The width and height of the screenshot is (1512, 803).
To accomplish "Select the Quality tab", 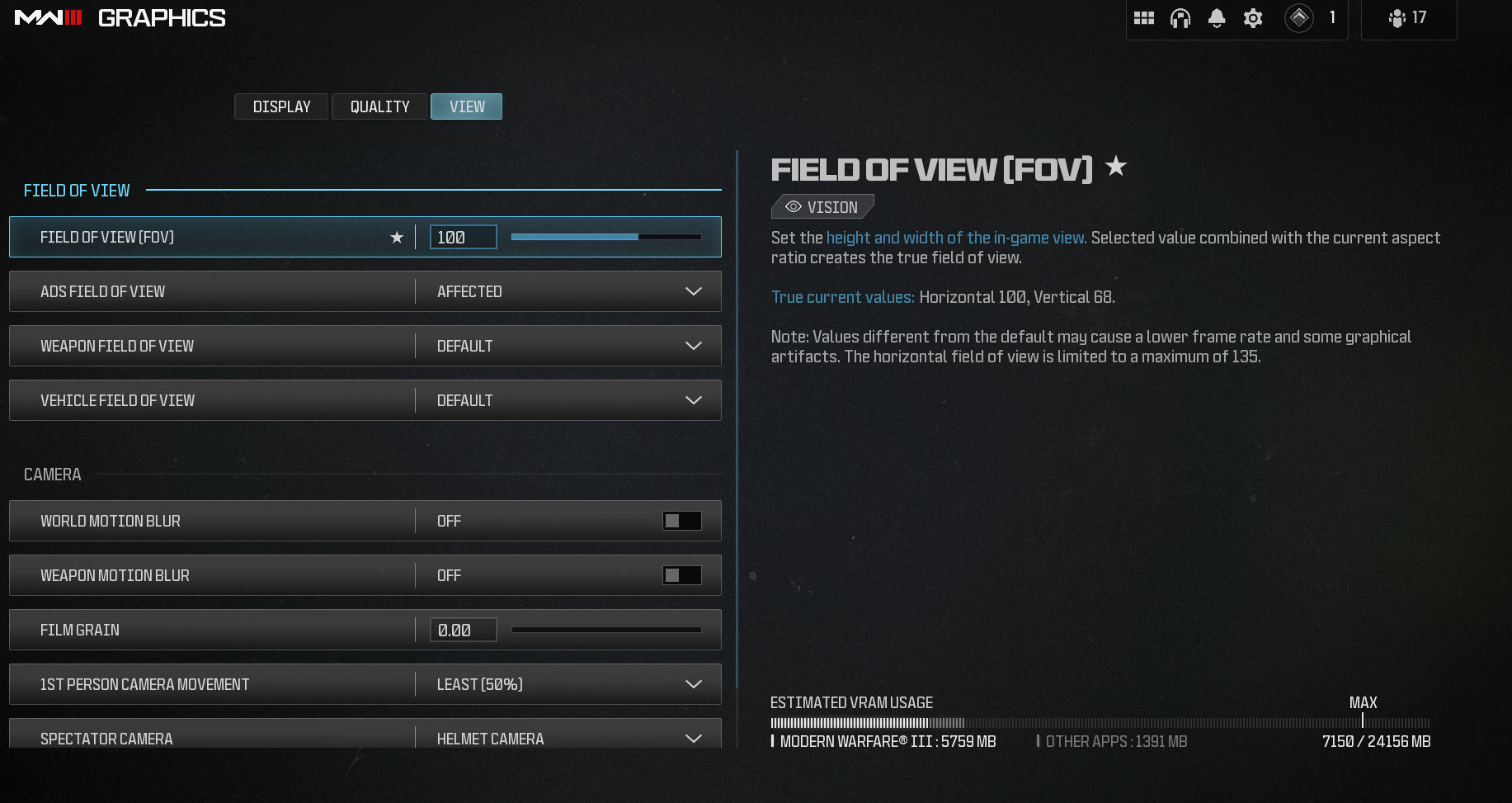I will click(379, 106).
